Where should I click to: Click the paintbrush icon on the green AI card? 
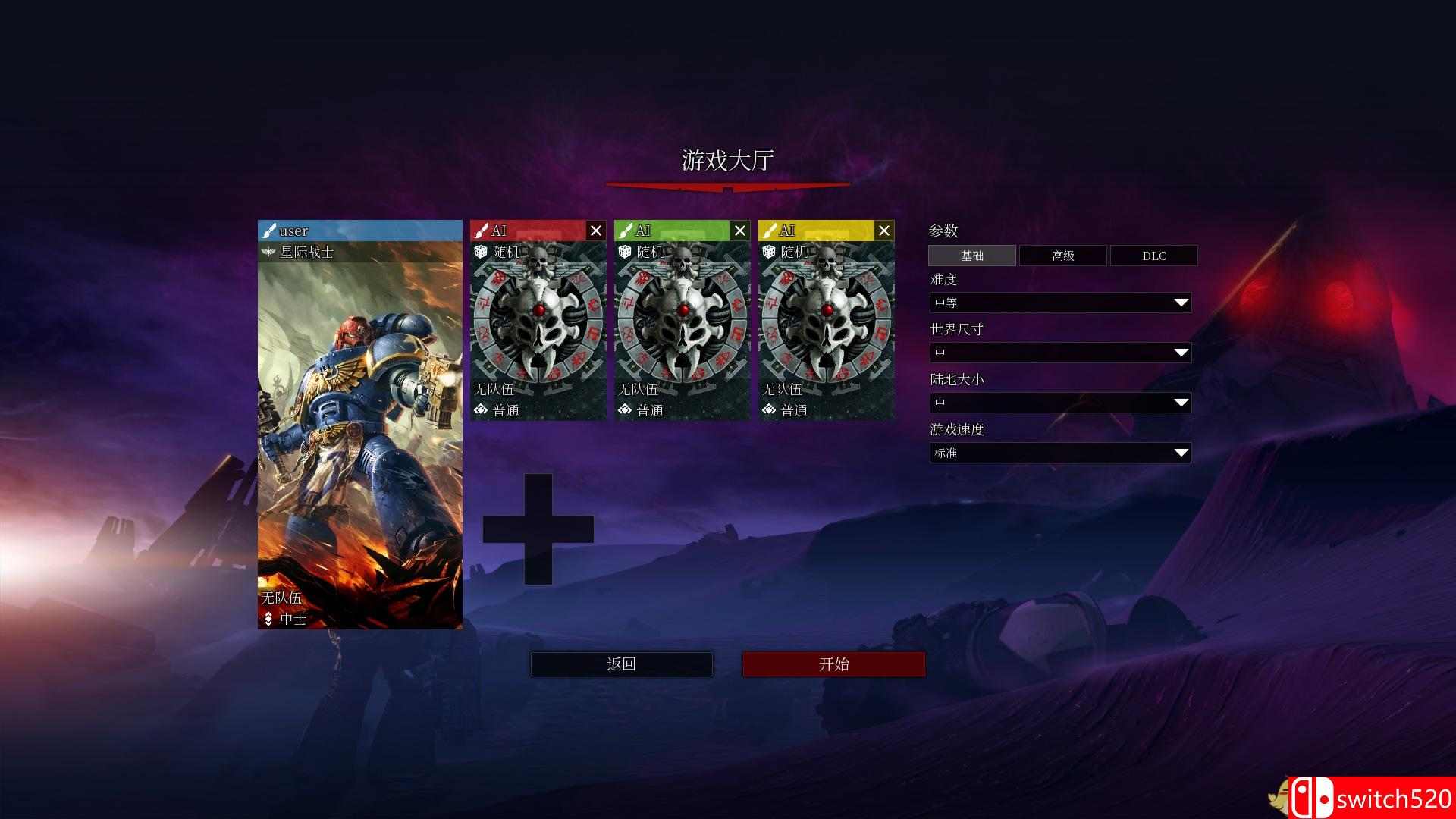pos(623,231)
